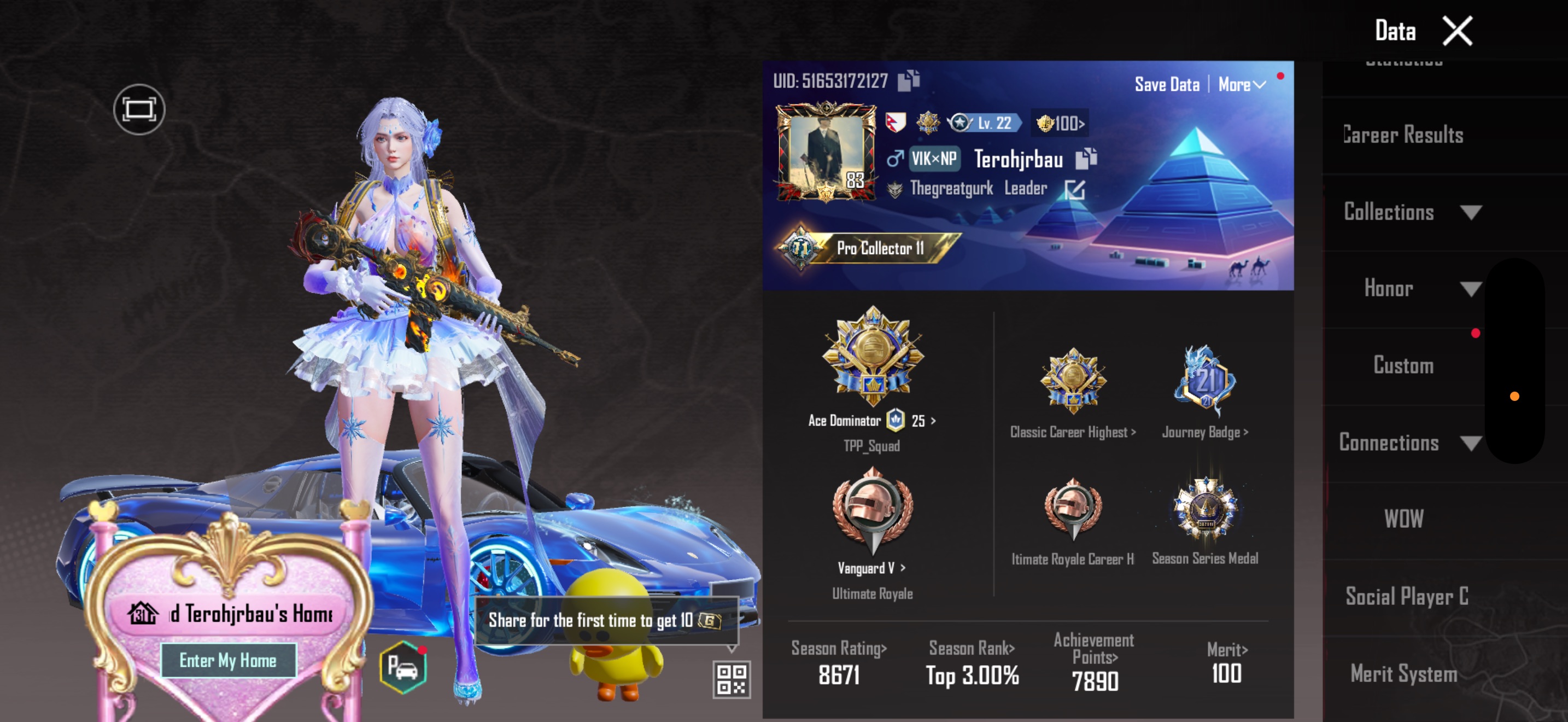The image size is (1568, 722).
Task: Open the More dropdown
Action: (1241, 85)
